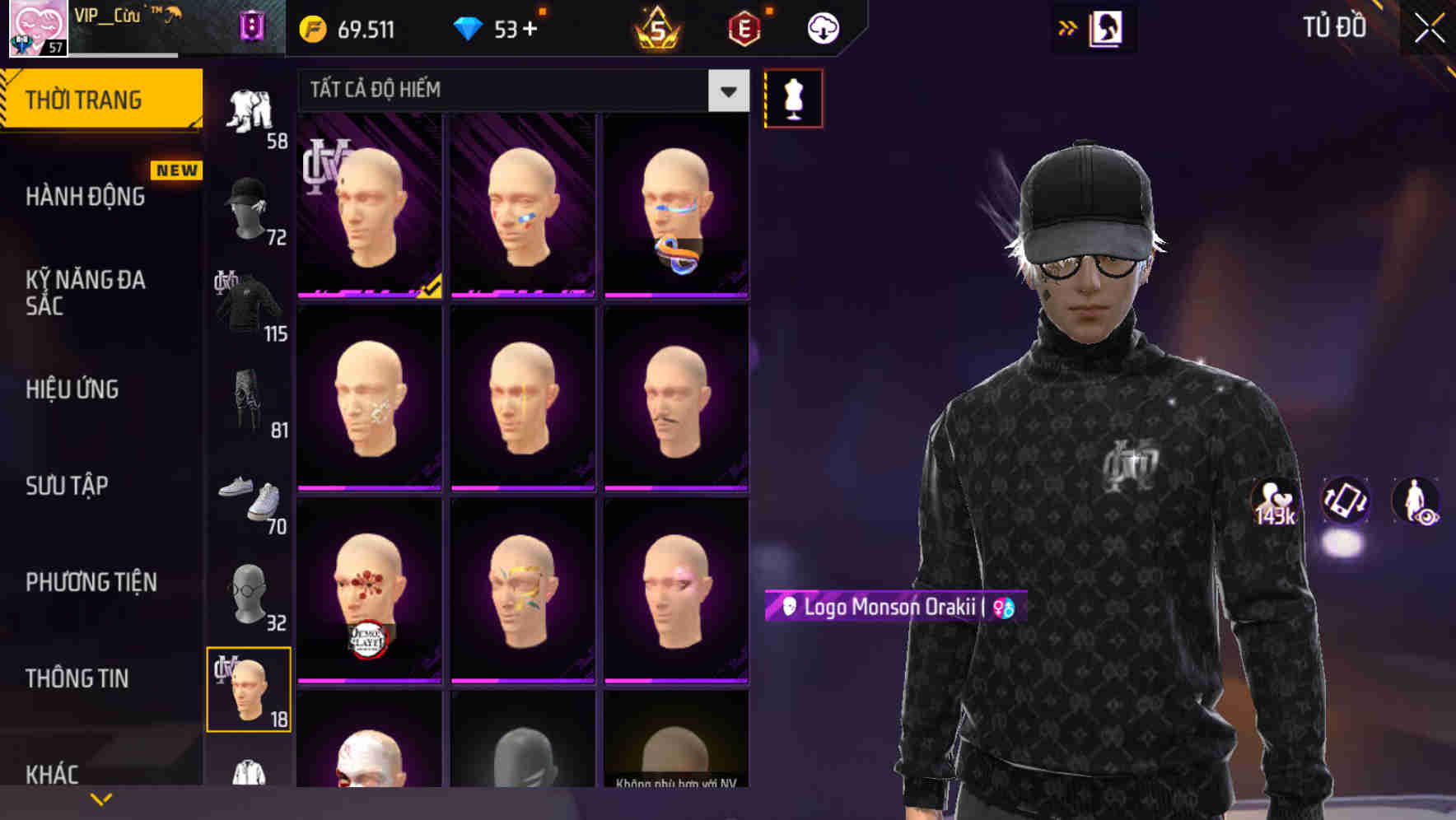
Task: Select the mannequin outfit preset icon
Action: coord(793,97)
